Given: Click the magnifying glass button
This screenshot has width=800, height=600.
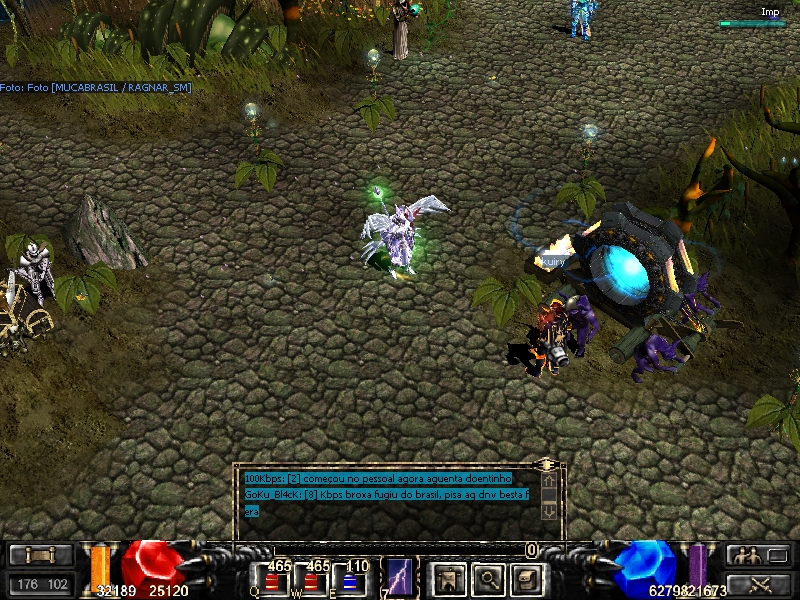Looking at the screenshot, I should click(487, 578).
